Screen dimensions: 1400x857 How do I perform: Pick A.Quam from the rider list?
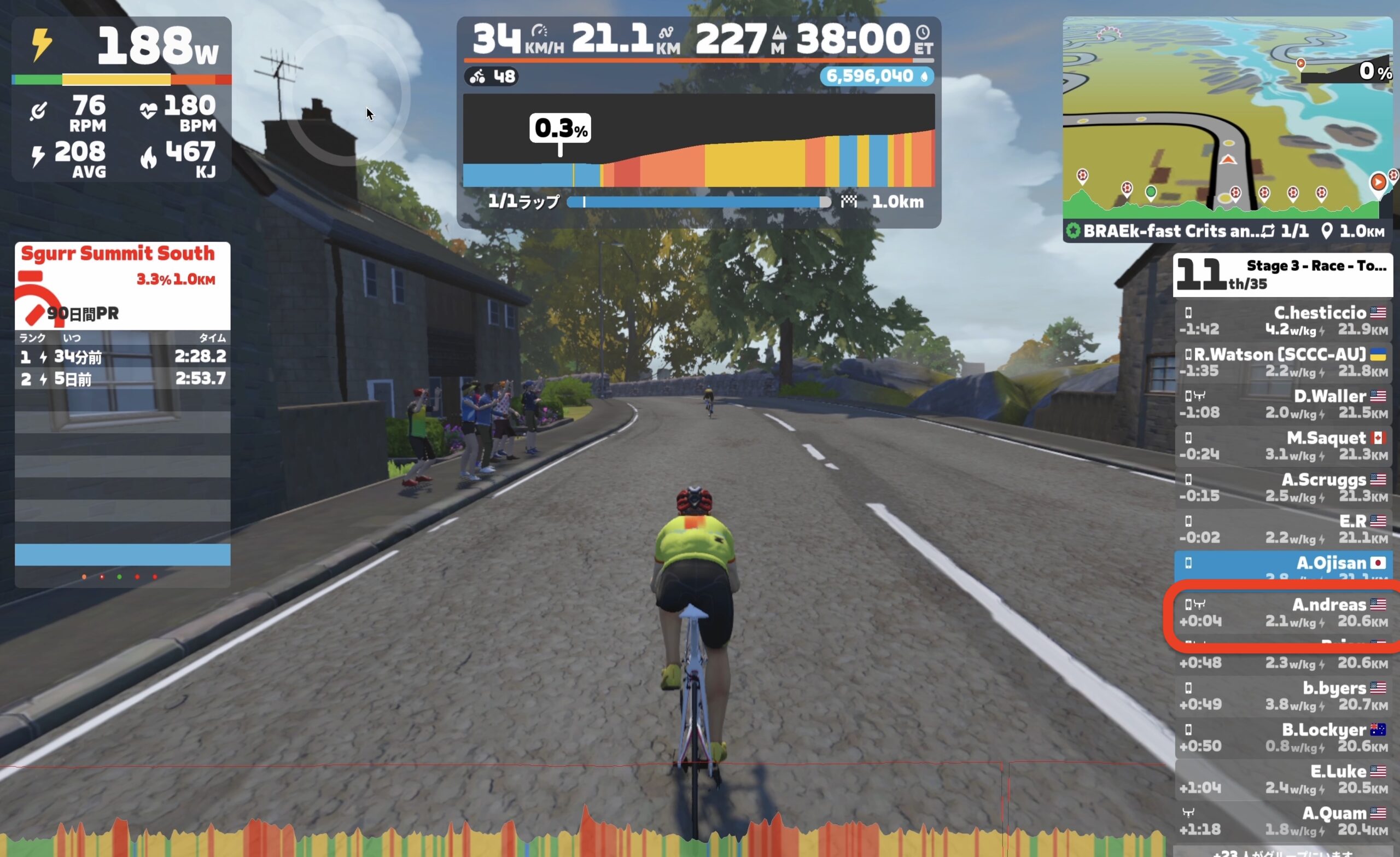tap(1283, 821)
